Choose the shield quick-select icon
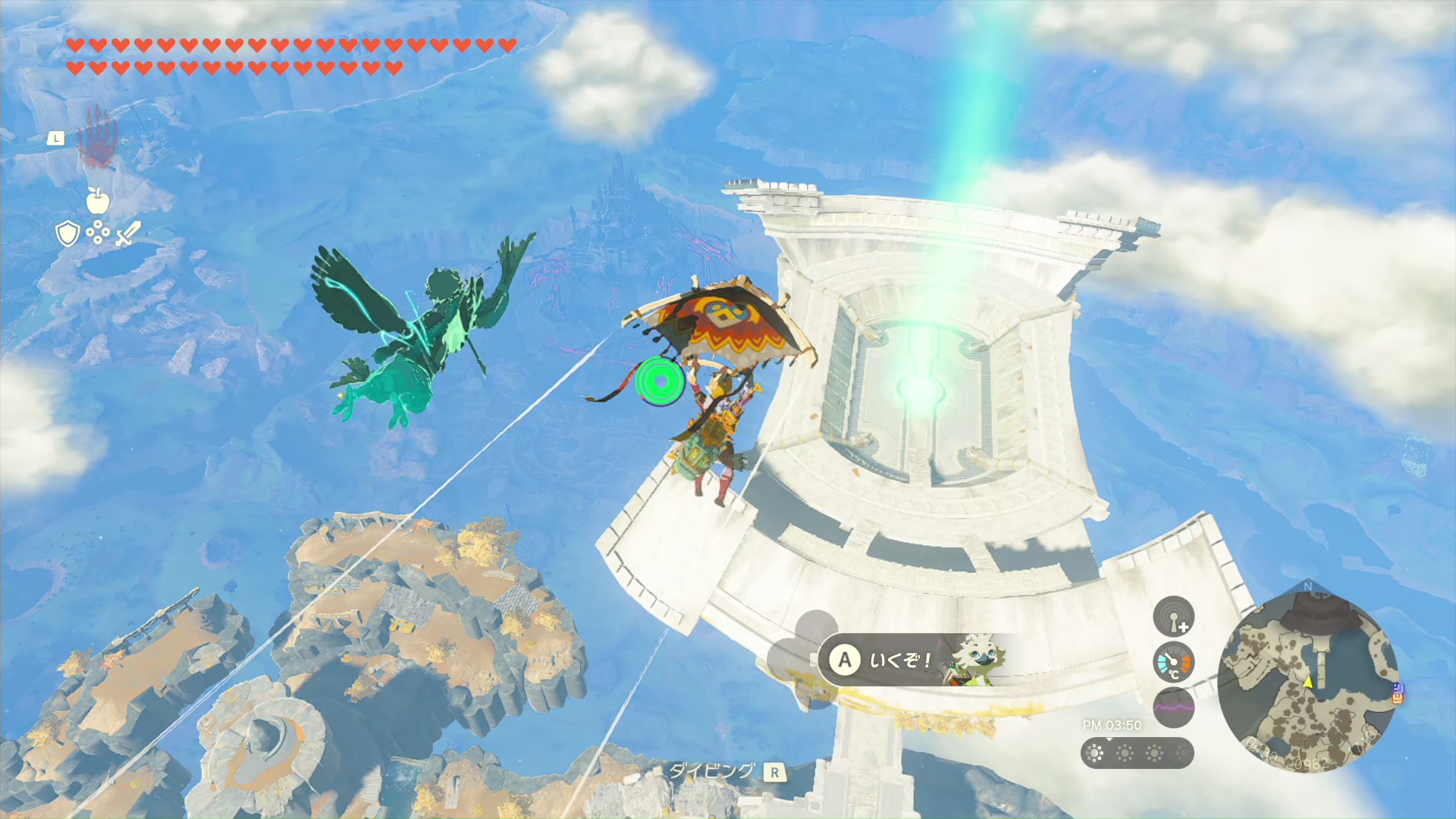Viewport: 1456px width, 819px height. [x=68, y=234]
